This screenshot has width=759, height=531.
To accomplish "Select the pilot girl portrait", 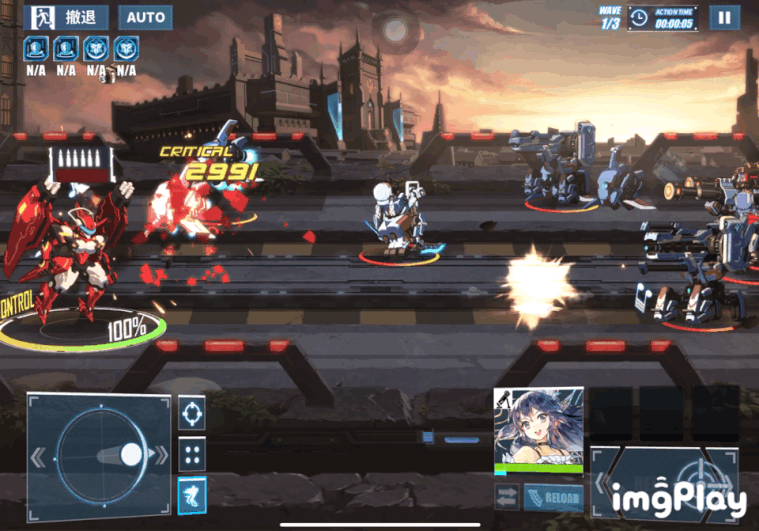I will tap(538, 428).
